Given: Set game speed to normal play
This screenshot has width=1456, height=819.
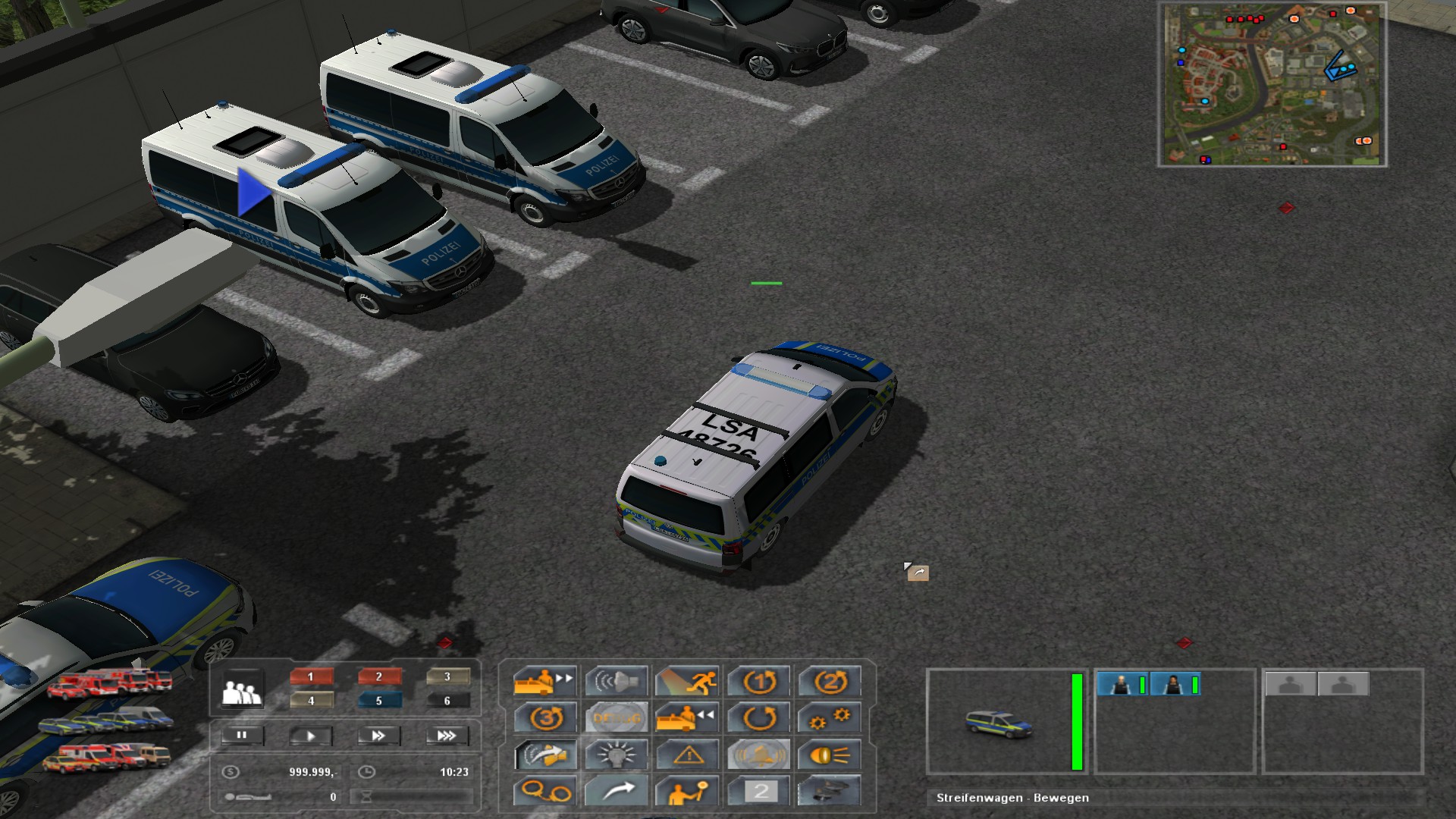Looking at the screenshot, I should (310, 736).
